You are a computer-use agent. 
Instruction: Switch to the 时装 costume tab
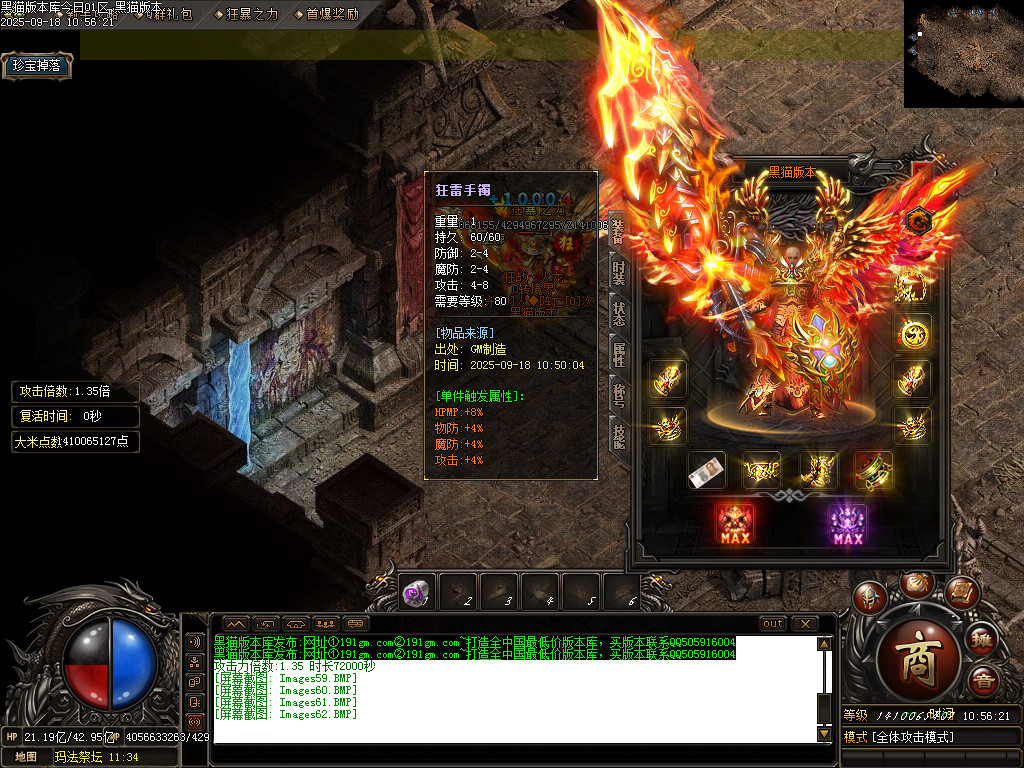tap(618, 270)
